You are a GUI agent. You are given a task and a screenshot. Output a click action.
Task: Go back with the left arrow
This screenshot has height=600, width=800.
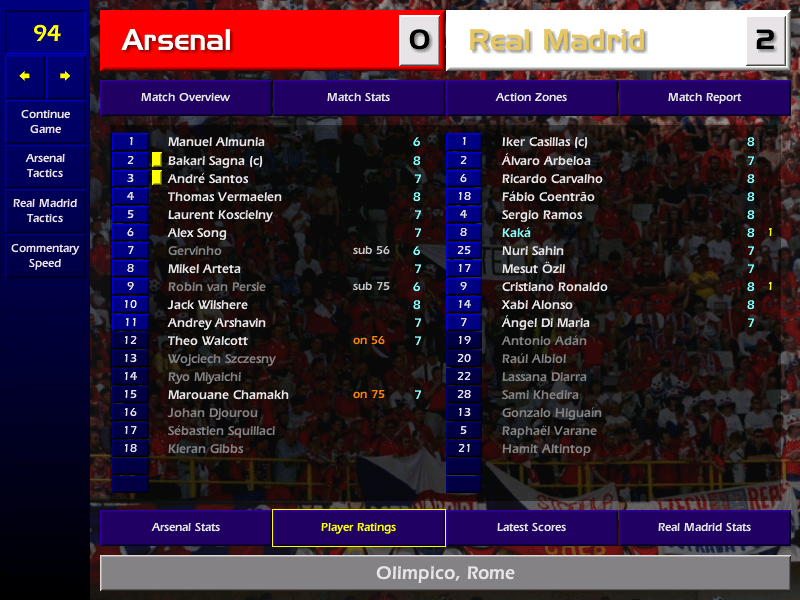point(25,76)
